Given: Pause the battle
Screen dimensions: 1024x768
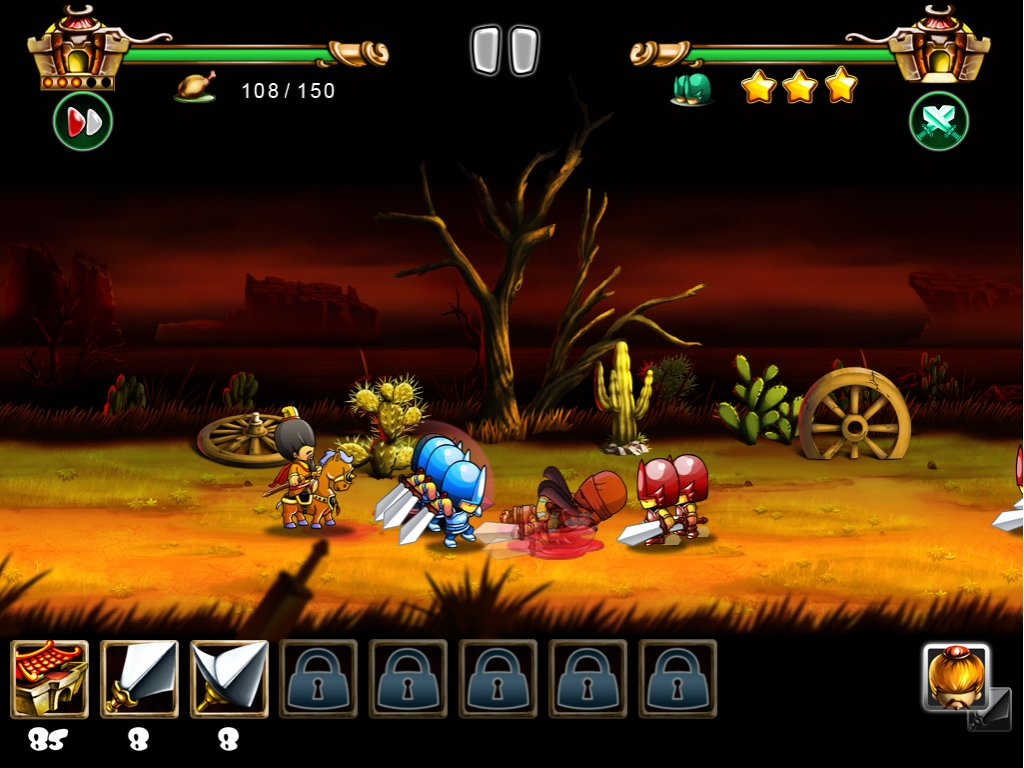Looking at the screenshot, I should click(505, 51).
